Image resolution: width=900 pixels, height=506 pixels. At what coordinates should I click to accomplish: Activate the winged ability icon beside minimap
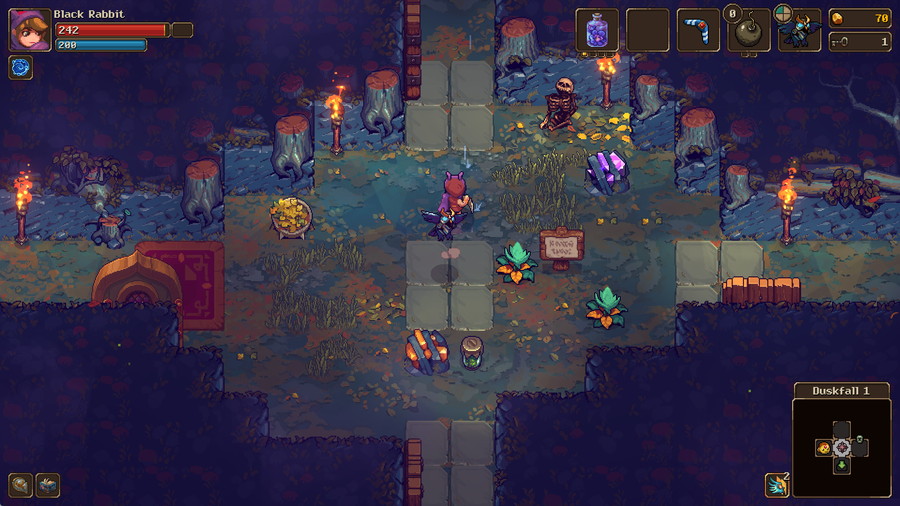tap(776, 485)
